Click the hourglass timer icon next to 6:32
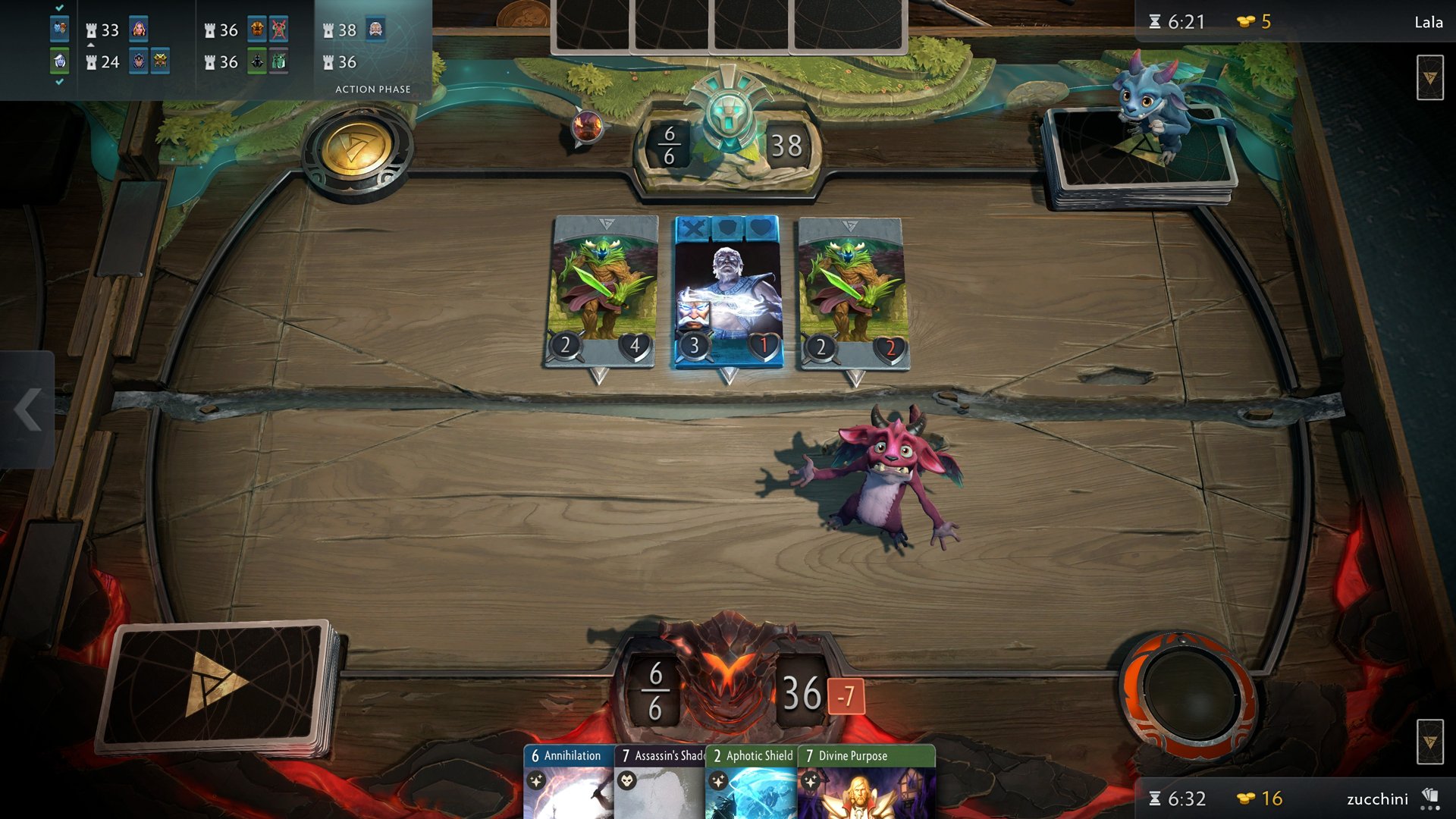The image size is (1456, 819). tap(1155, 799)
